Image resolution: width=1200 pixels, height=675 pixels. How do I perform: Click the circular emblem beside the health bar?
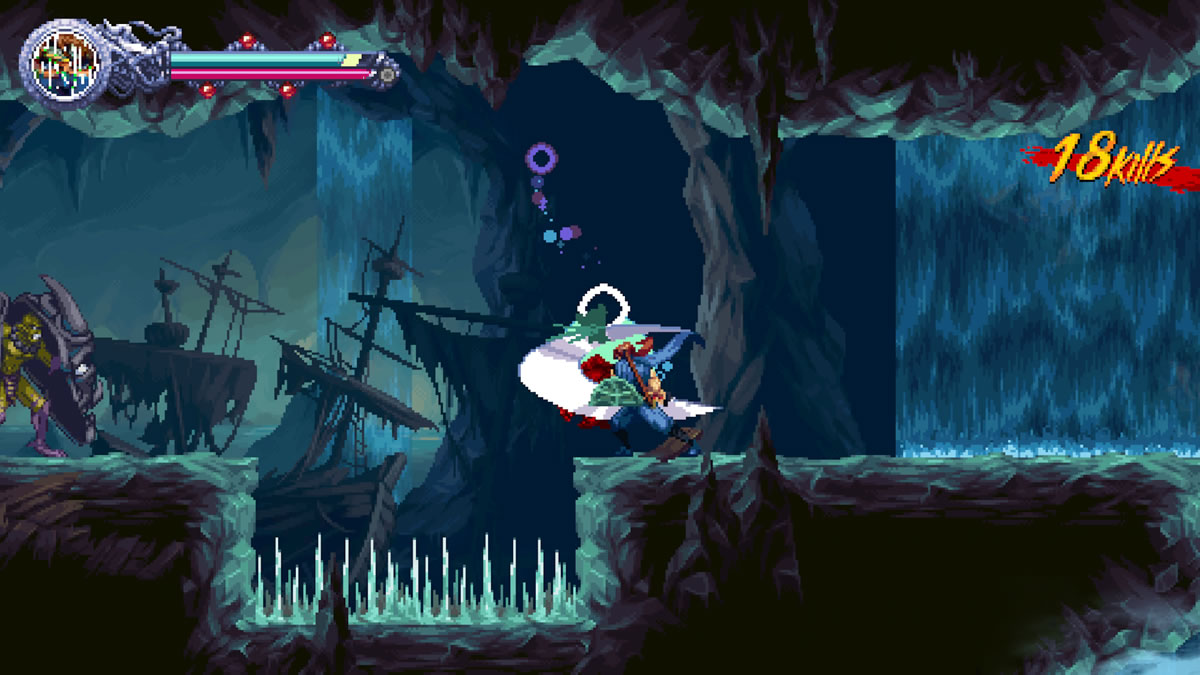(x=62, y=62)
